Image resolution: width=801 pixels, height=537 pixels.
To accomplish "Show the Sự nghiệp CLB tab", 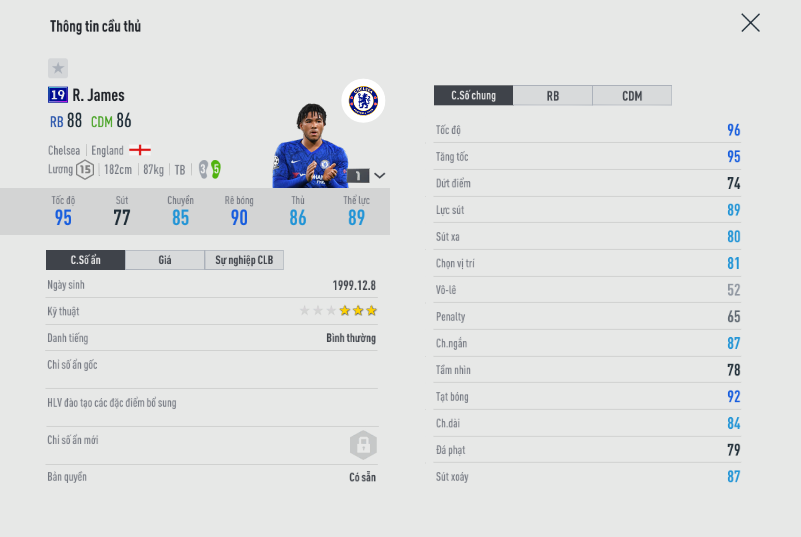I will (244, 260).
